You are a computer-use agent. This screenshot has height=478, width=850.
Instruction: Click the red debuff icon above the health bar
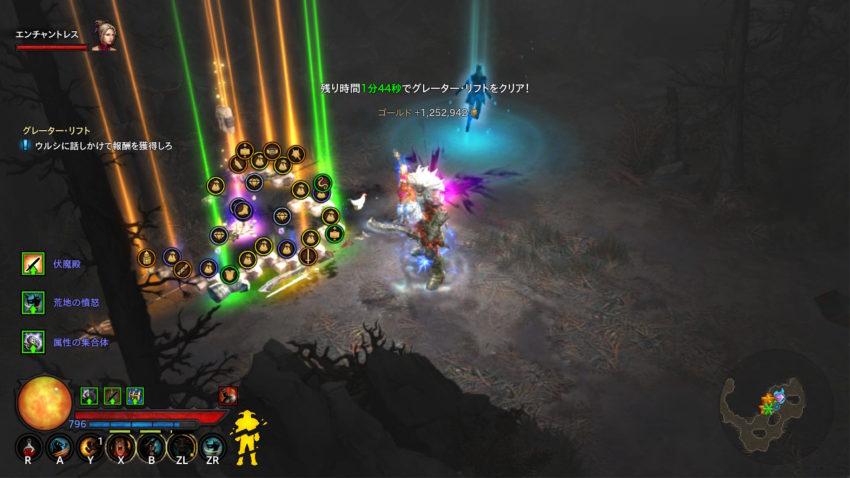pos(228,396)
